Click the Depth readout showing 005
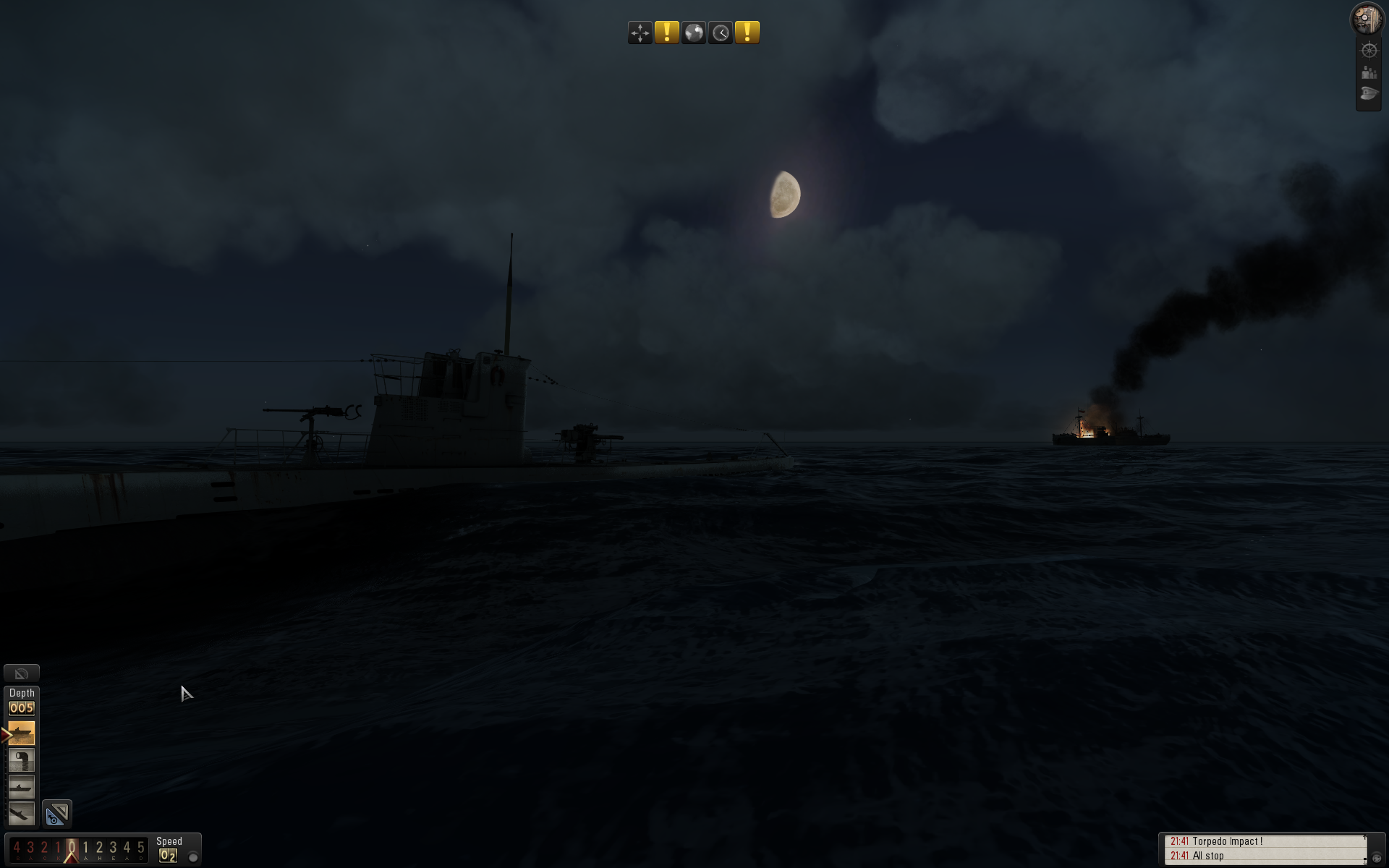Image resolution: width=1389 pixels, height=868 pixels. click(22, 707)
